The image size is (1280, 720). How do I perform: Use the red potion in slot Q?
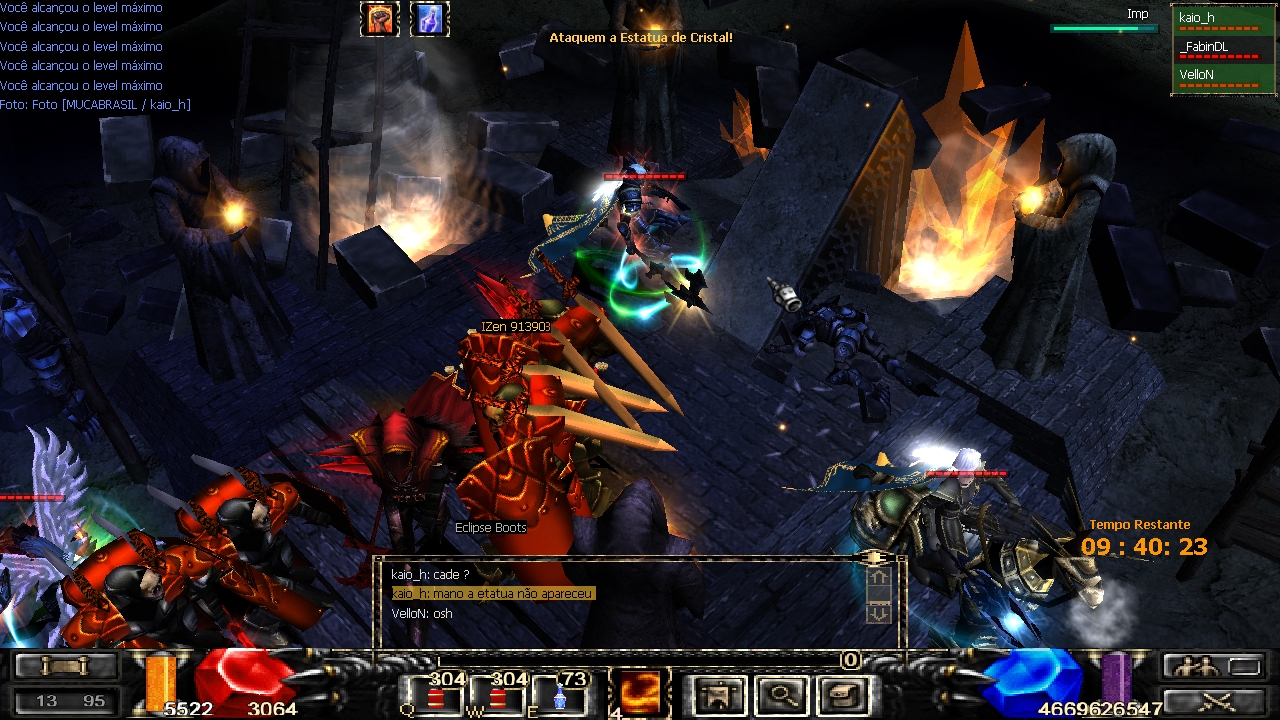tap(436, 693)
